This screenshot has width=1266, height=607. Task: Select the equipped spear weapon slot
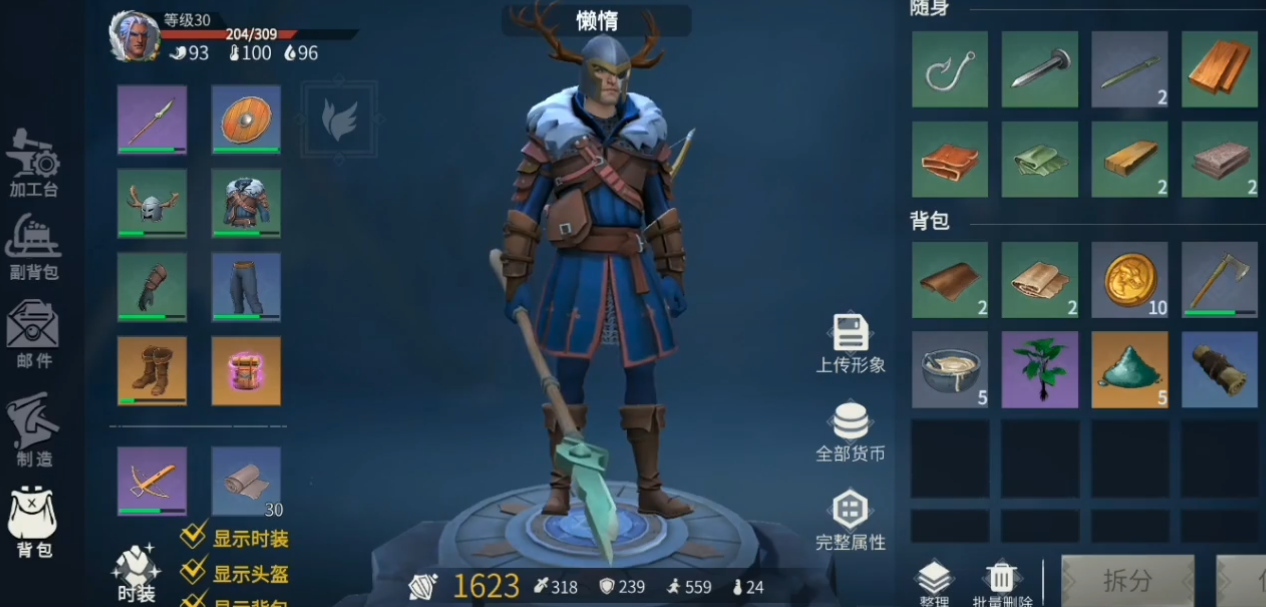(x=152, y=119)
